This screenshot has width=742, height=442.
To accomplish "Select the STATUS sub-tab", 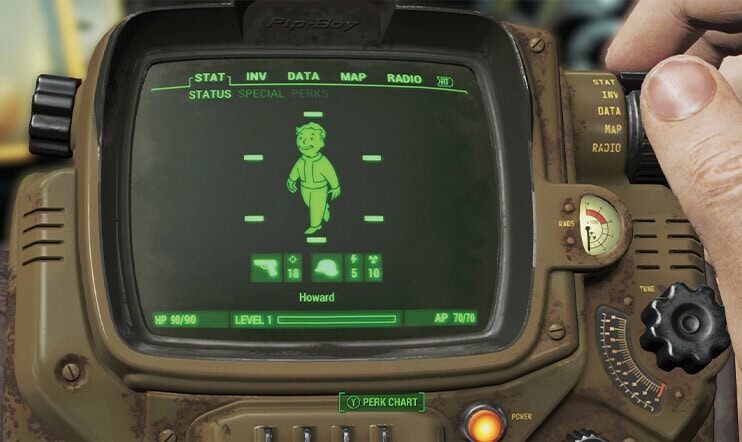I will coord(210,94).
